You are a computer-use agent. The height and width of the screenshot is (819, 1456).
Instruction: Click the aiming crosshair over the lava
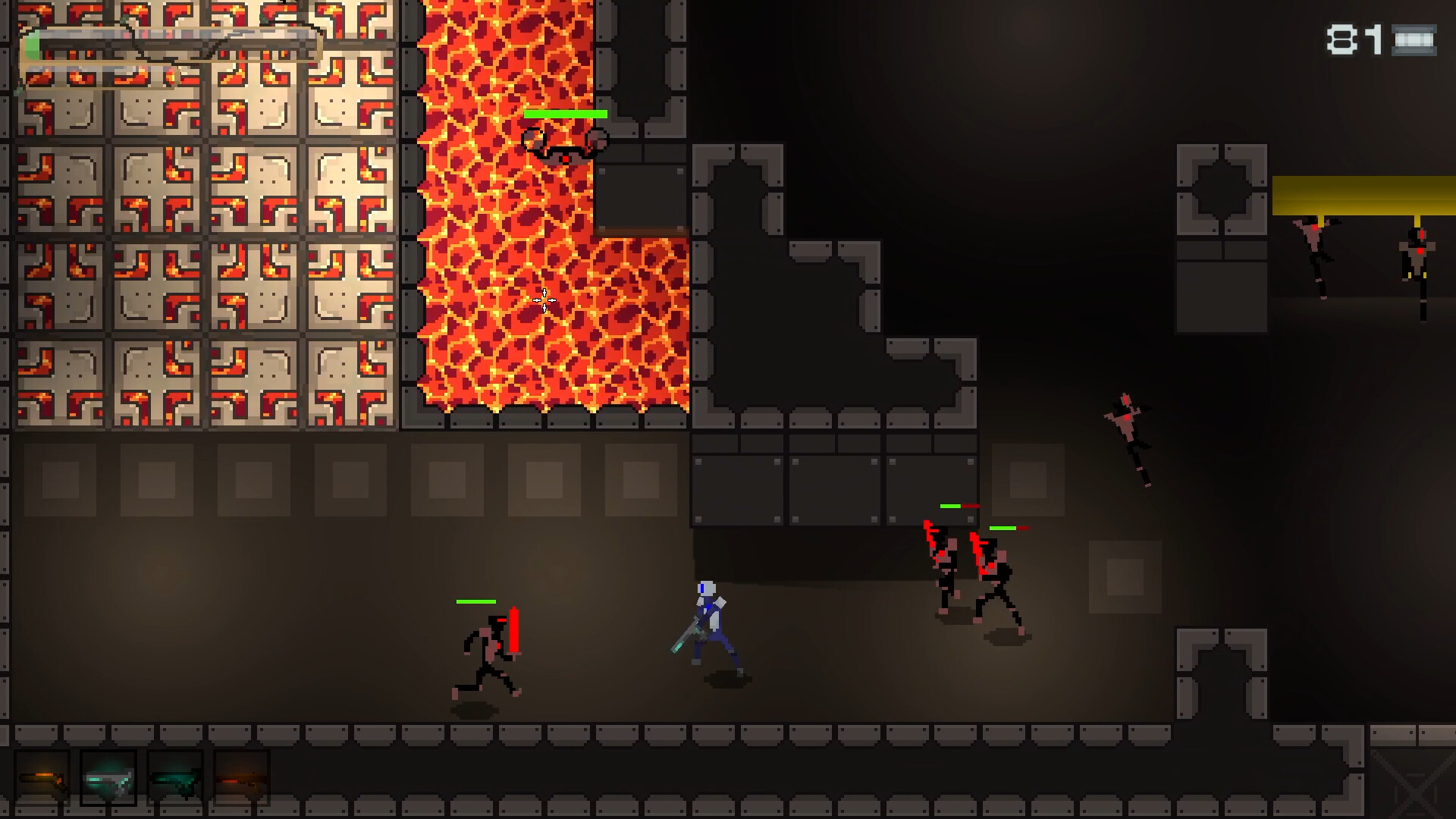click(x=544, y=299)
